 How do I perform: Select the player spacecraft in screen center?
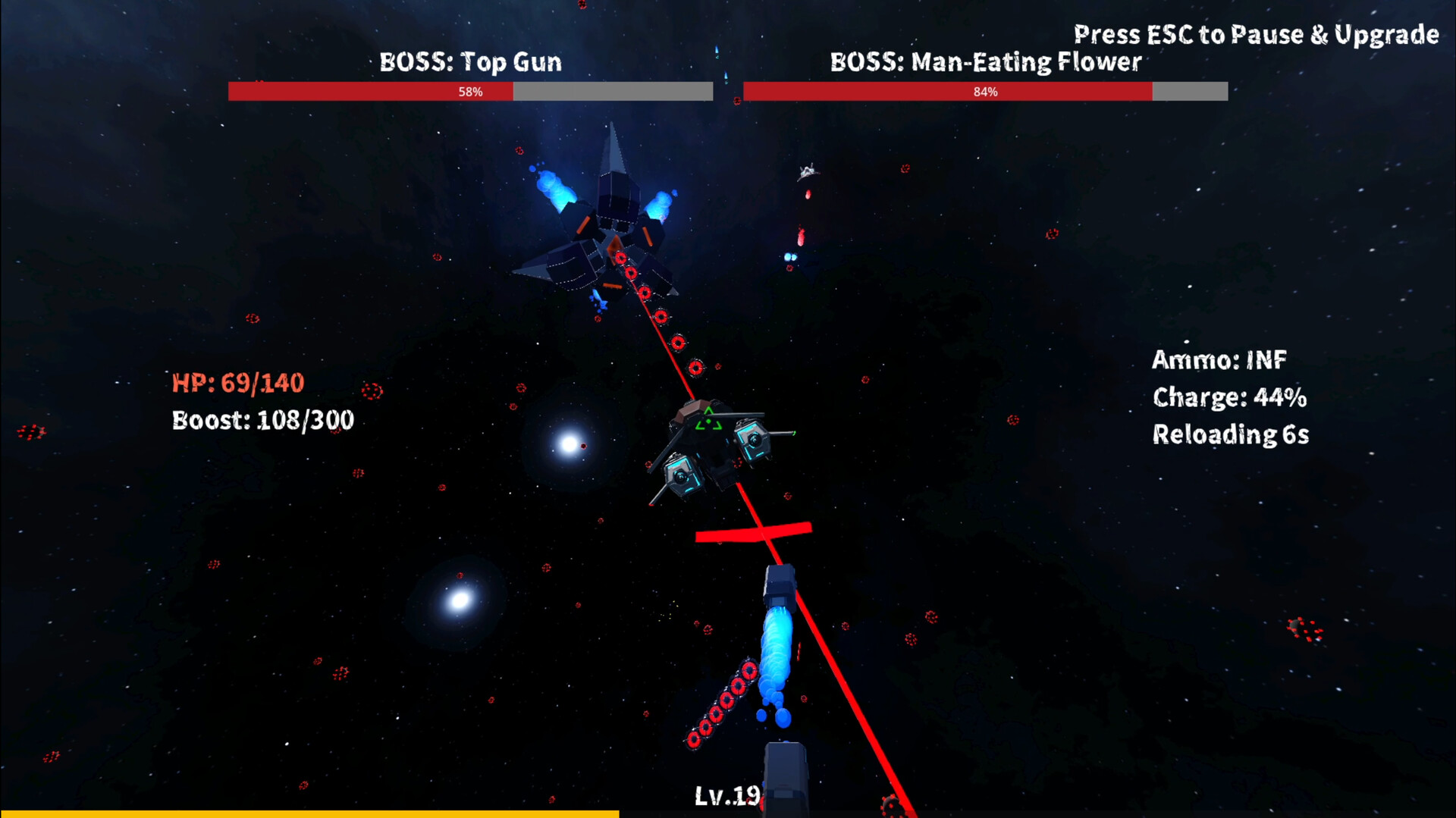point(713,447)
